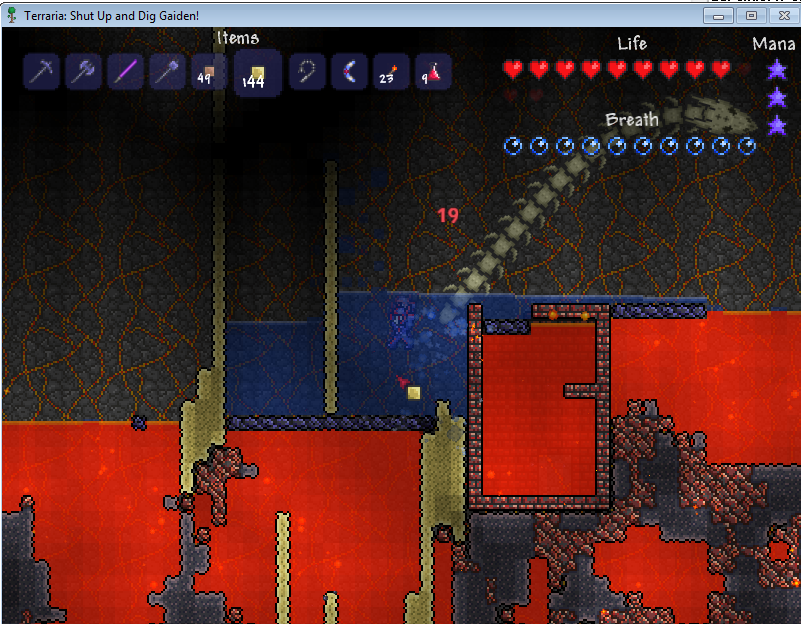Select the stack of 23 torches

pos(391,72)
